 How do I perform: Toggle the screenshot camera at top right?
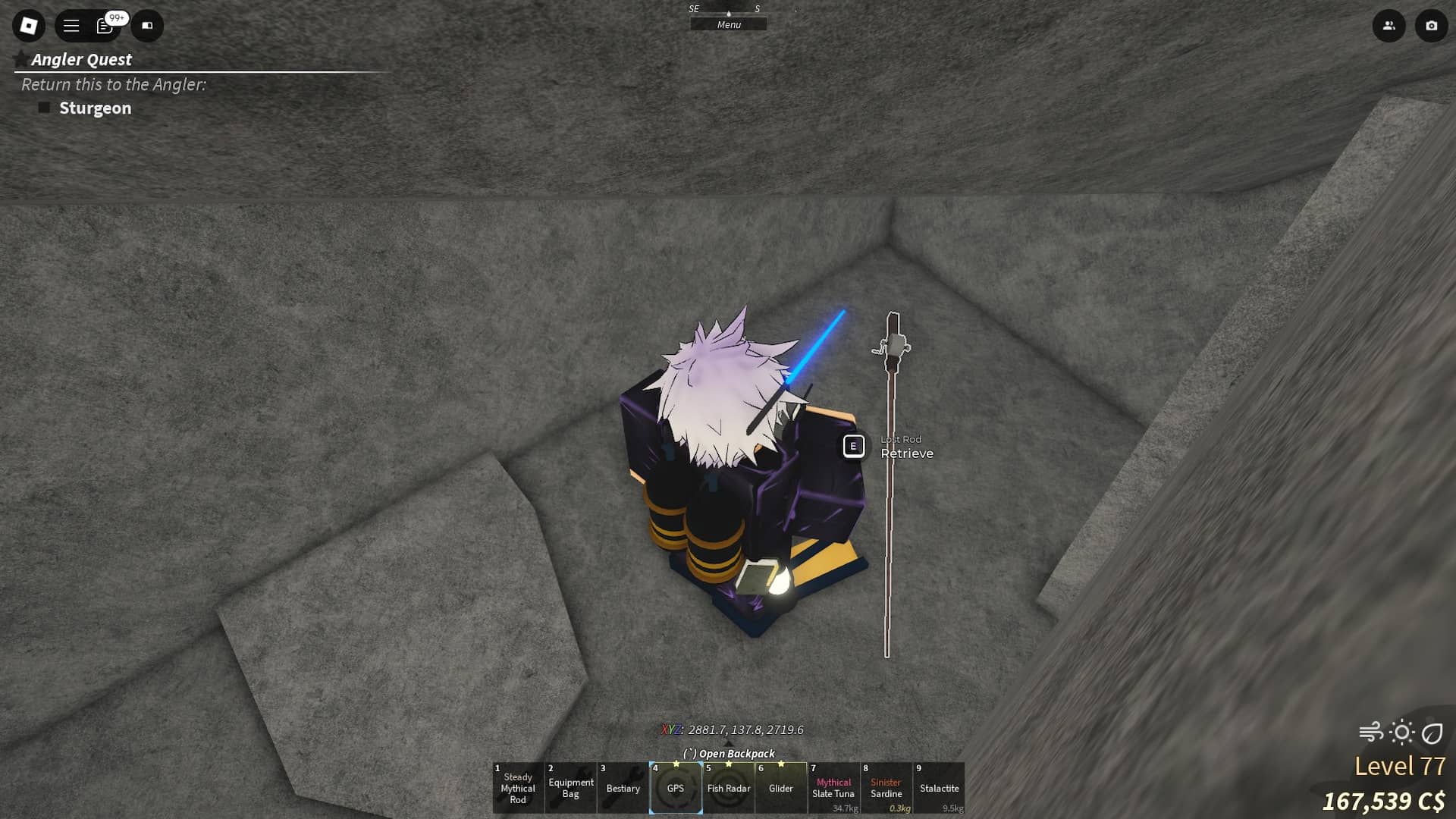tap(1430, 25)
